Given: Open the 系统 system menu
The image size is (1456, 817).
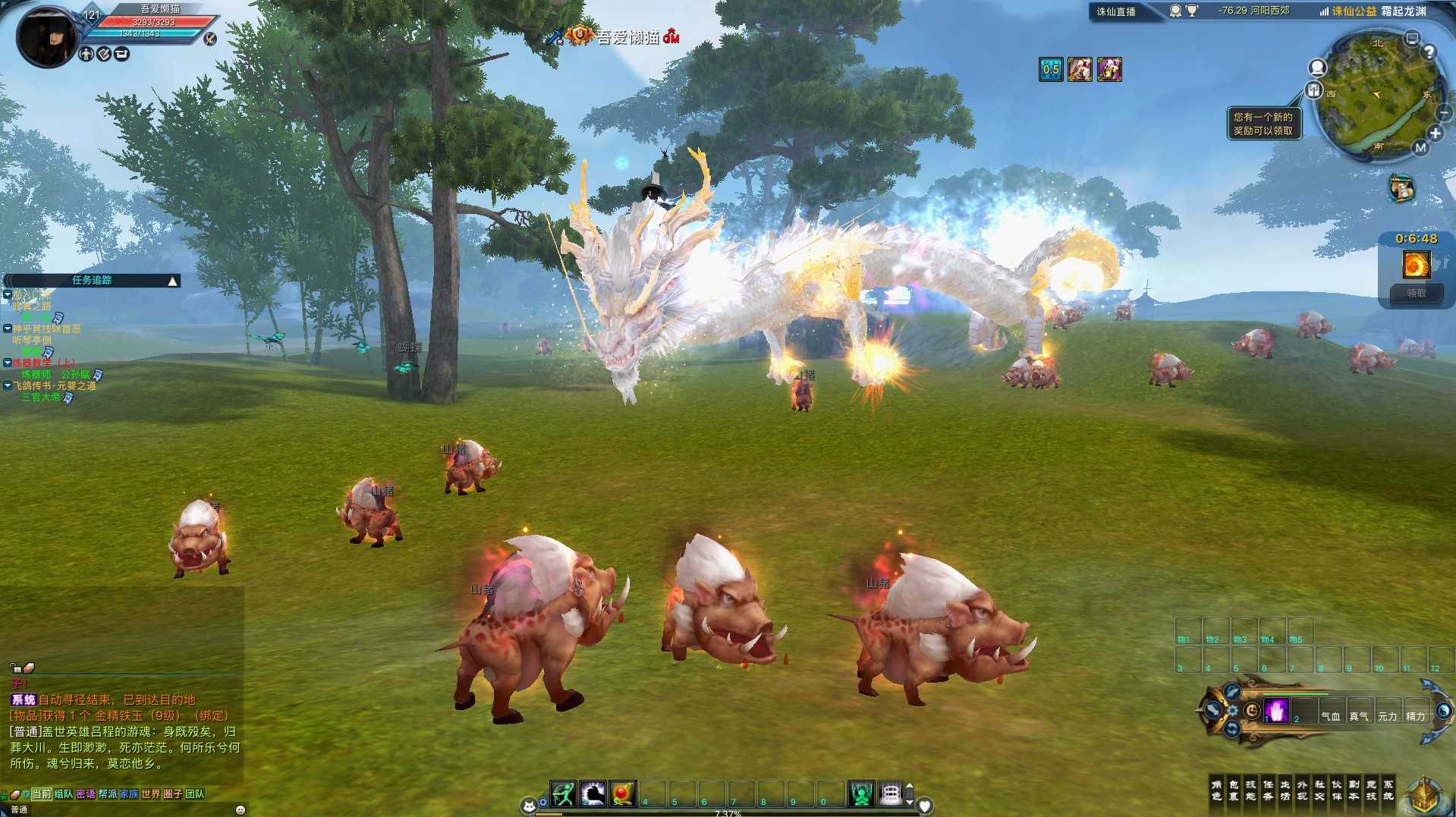Looking at the screenshot, I should click(1388, 790).
